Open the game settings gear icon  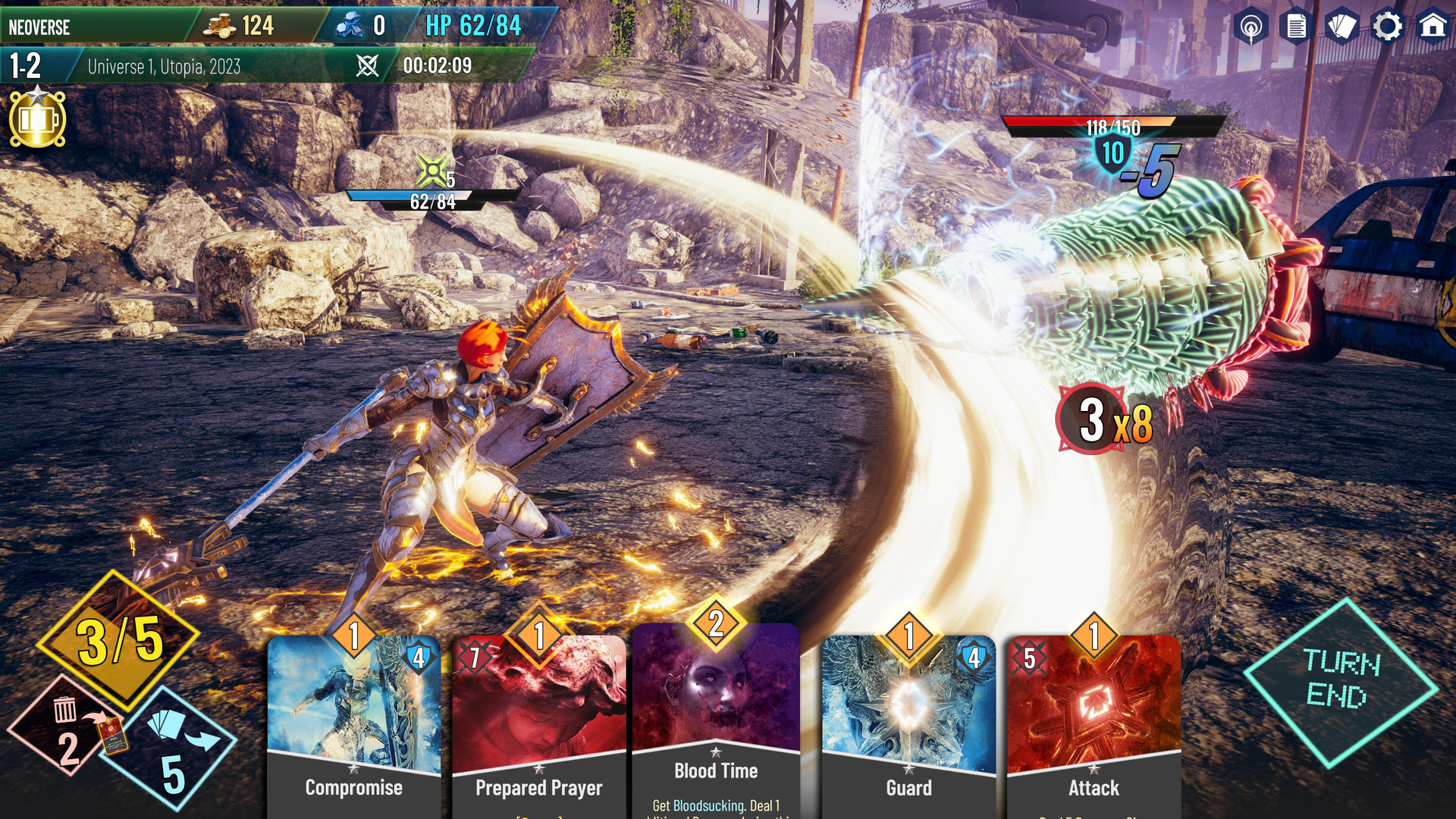click(x=1386, y=27)
